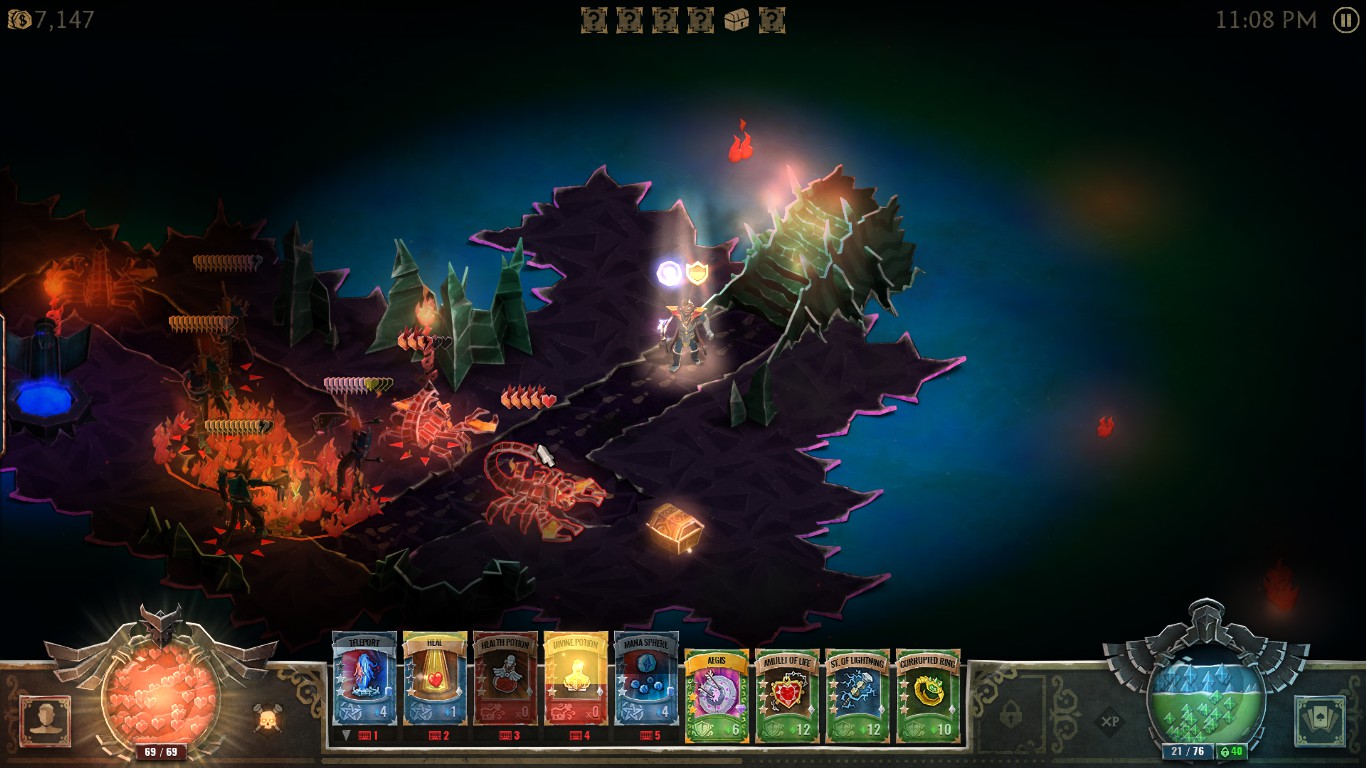The height and width of the screenshot is (768, 1366).
Task: Cast the Heal card
Action: 435,679
